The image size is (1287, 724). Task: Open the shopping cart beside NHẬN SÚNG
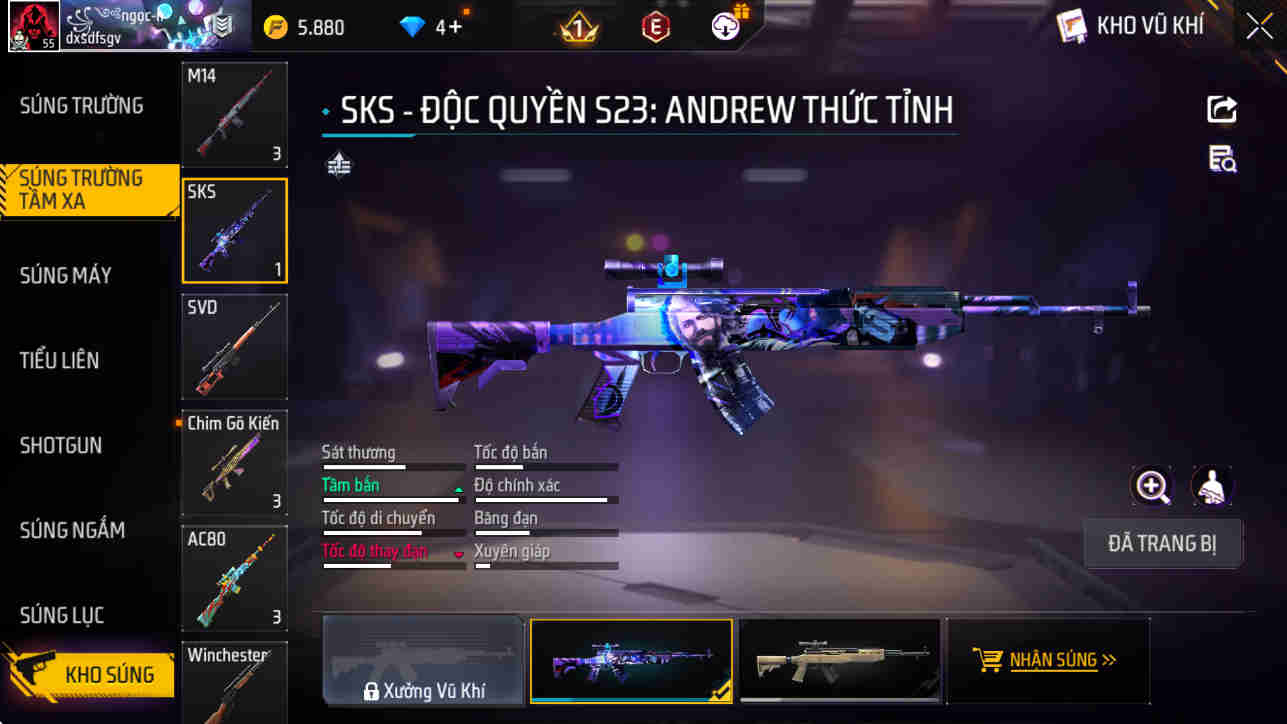coord(989,659)
